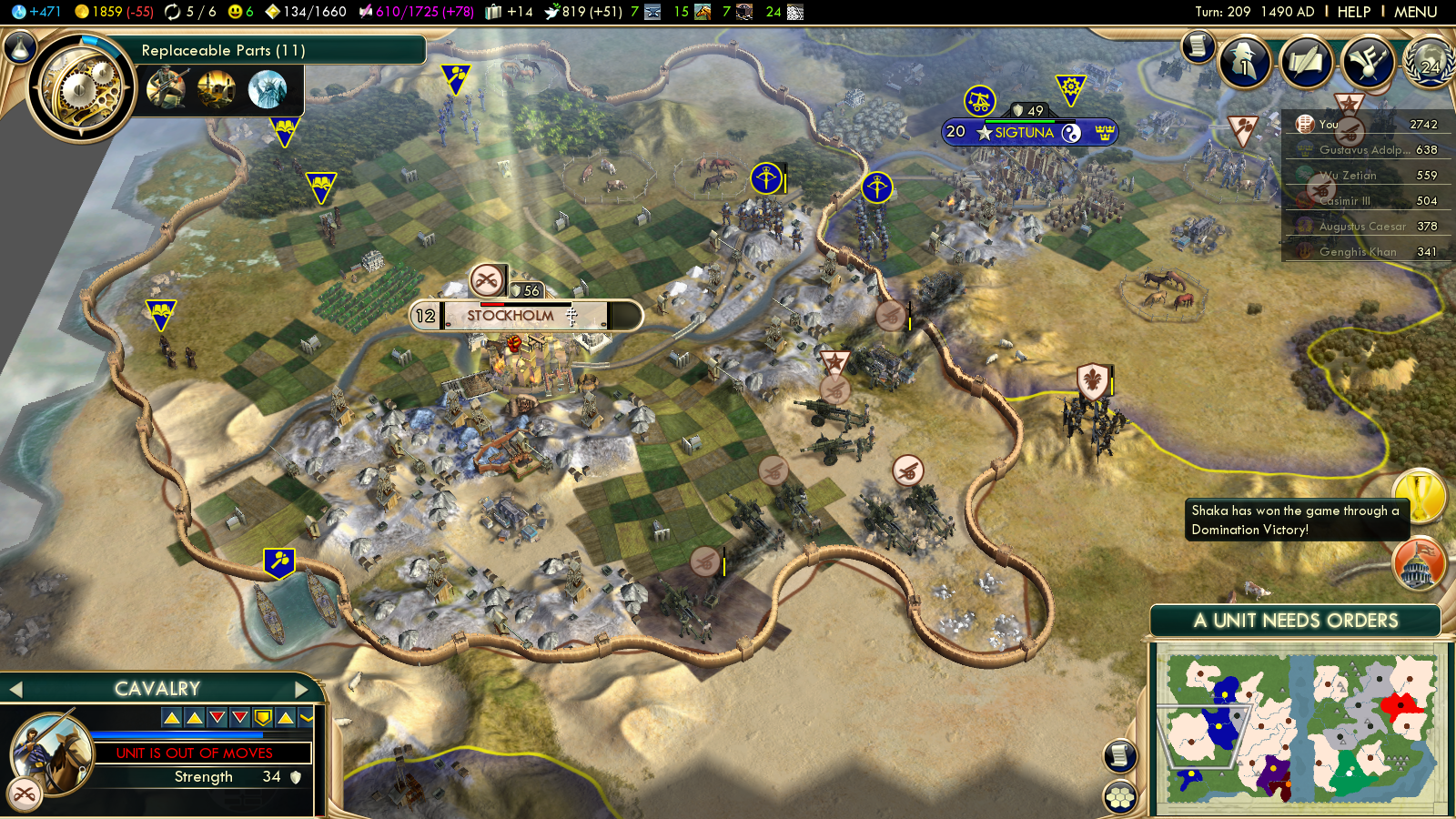Open social policies quill-and-scroll icon
1456x819 pixels.
pos(1306,62)
